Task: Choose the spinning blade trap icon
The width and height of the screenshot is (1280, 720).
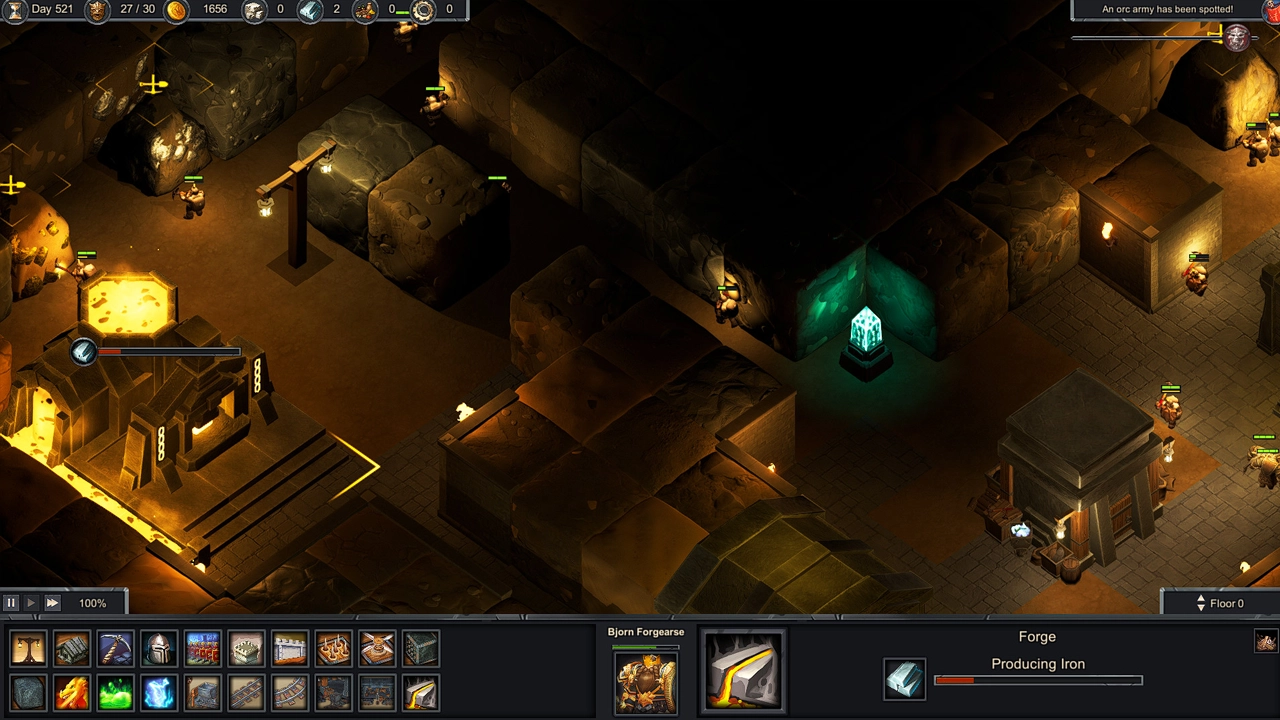Action: 377,649
